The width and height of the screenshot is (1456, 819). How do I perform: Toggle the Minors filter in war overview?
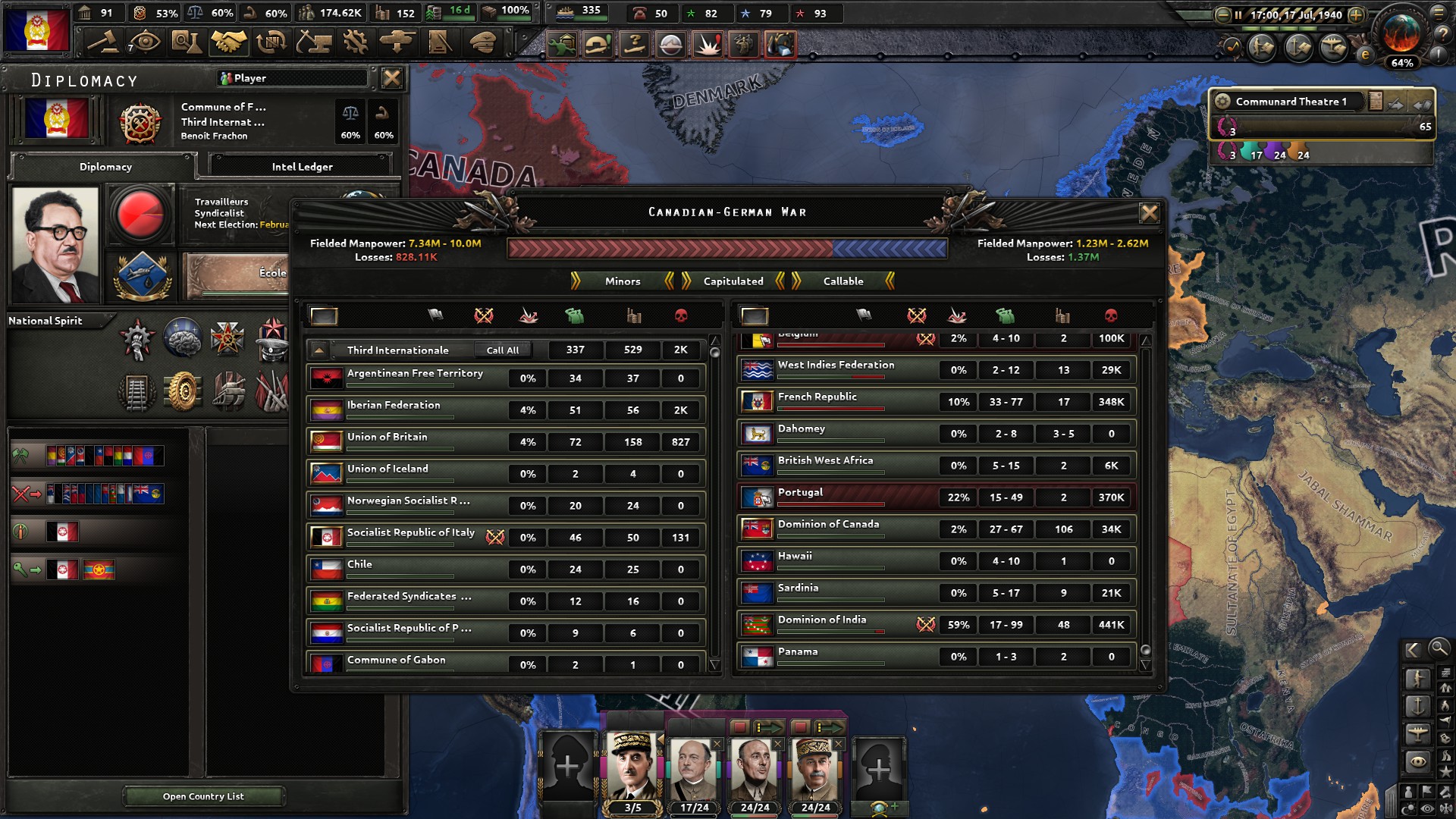point(622,281)
